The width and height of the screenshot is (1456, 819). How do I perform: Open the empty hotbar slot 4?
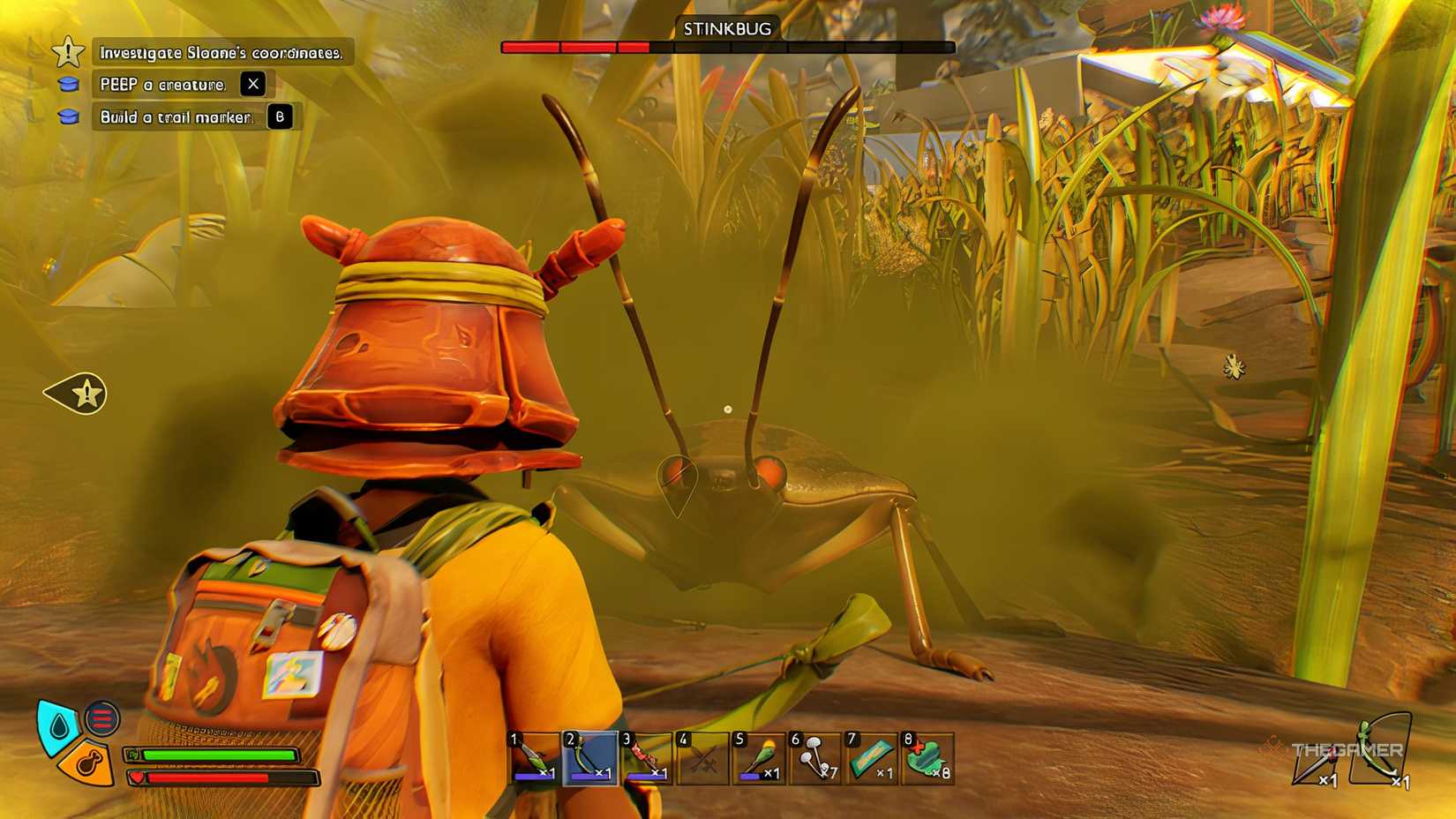pyautogui.click(x=700, y=759)
